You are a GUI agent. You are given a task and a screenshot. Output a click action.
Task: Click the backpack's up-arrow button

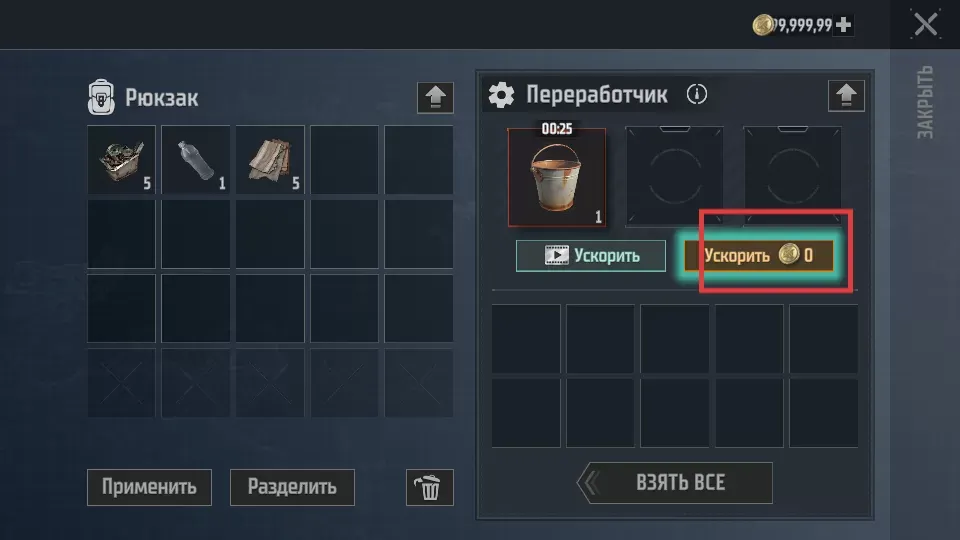click(x=434, y=97)
